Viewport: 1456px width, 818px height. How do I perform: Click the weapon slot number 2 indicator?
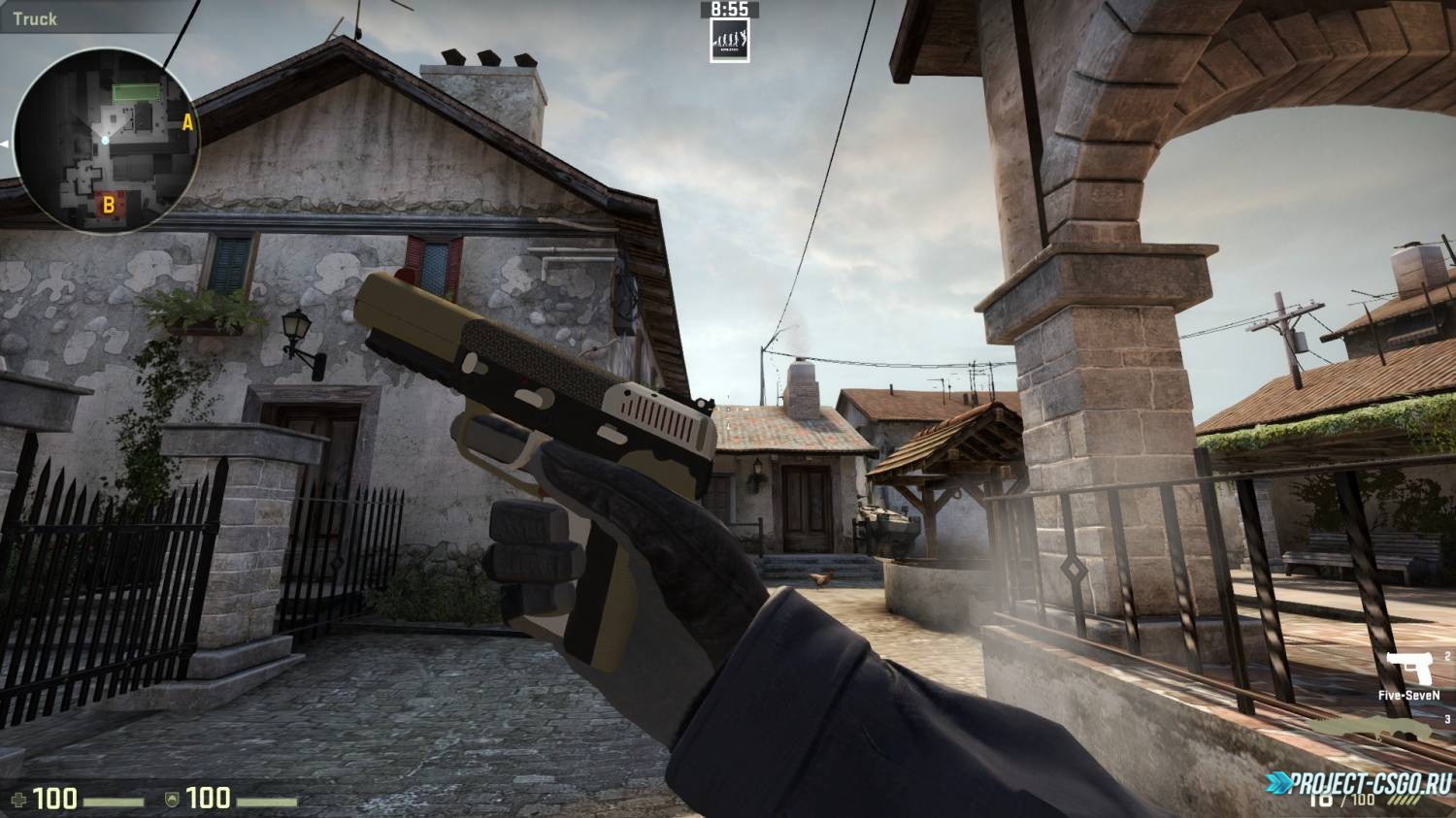[1447, 656]
